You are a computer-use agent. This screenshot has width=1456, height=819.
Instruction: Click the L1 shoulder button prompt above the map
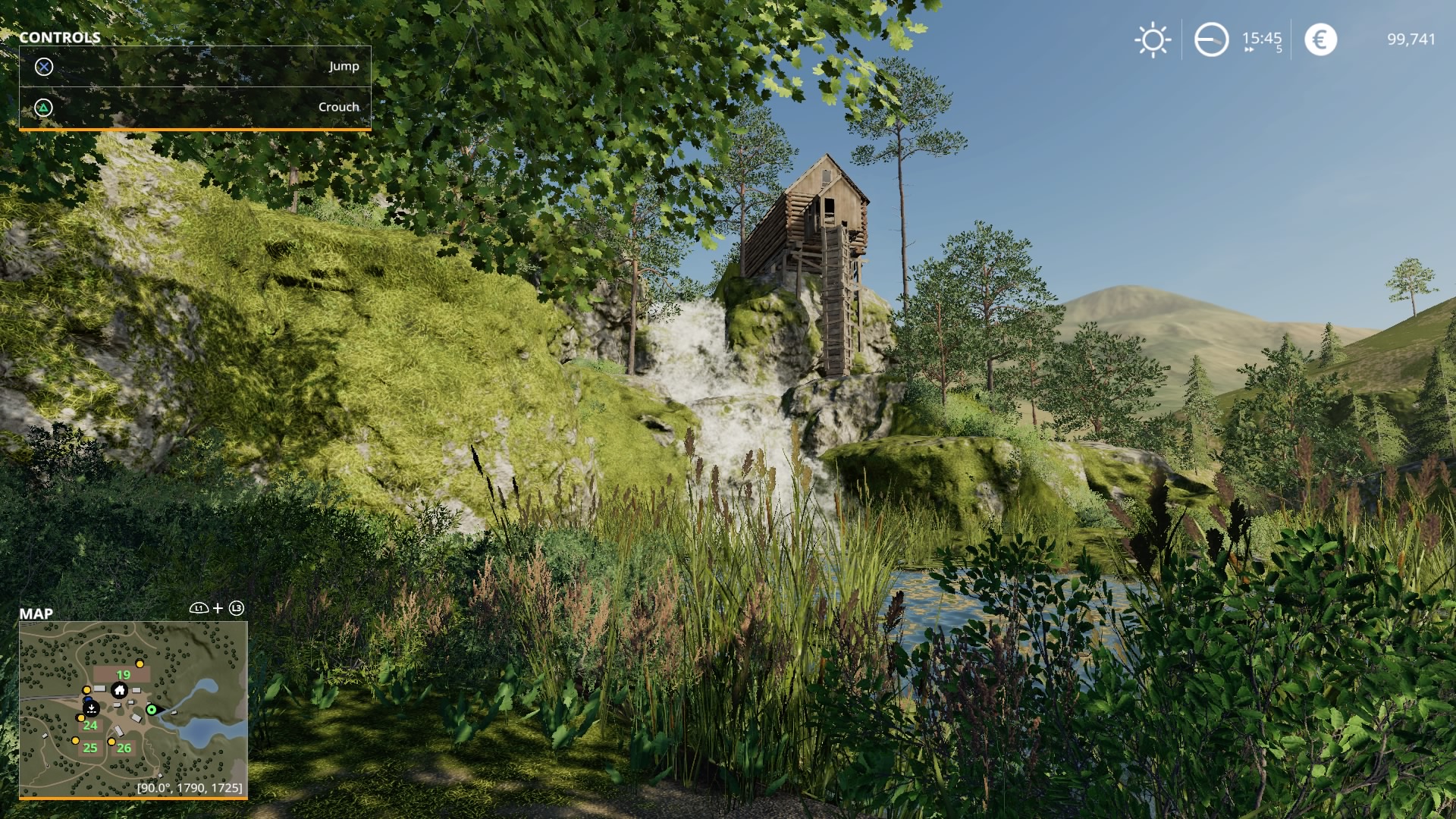[199, 608]
